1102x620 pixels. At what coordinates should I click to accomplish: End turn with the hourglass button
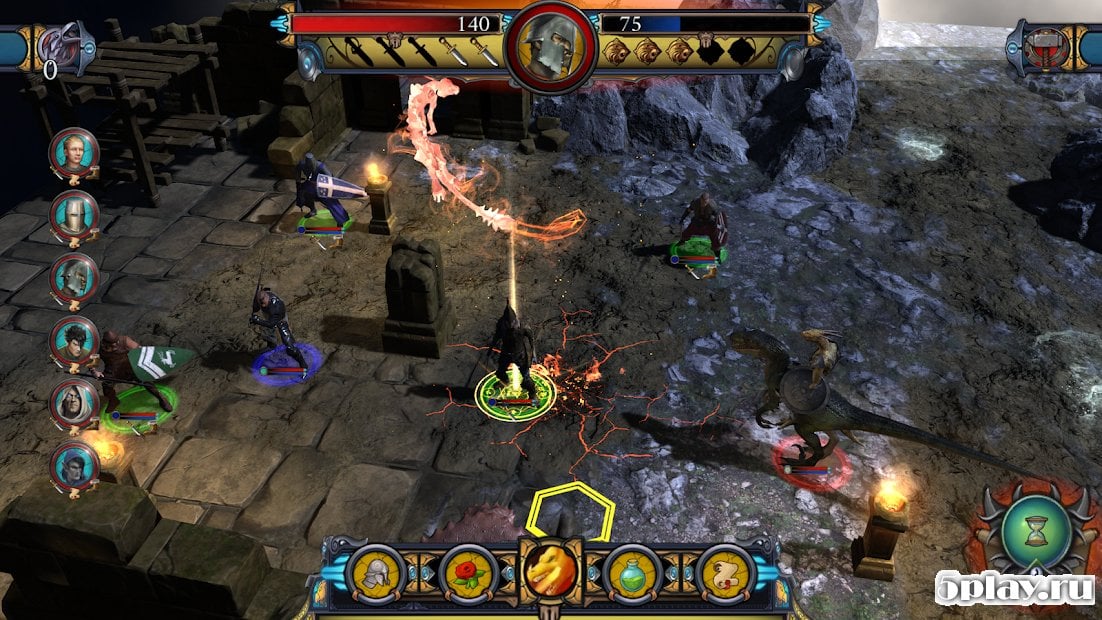(x=1036, y=530)
